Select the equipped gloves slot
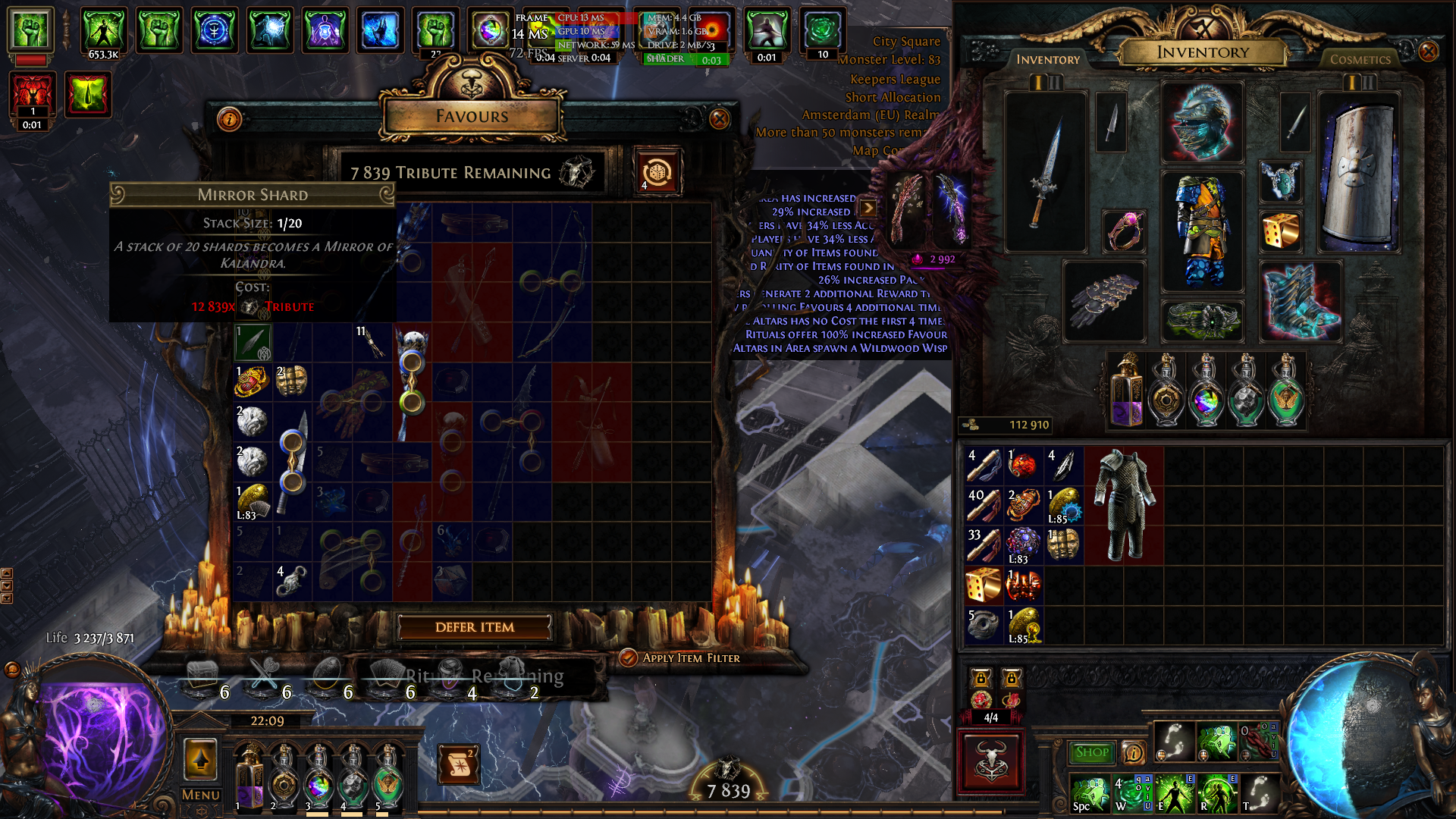1456x819 pixels. [1104, 301]
